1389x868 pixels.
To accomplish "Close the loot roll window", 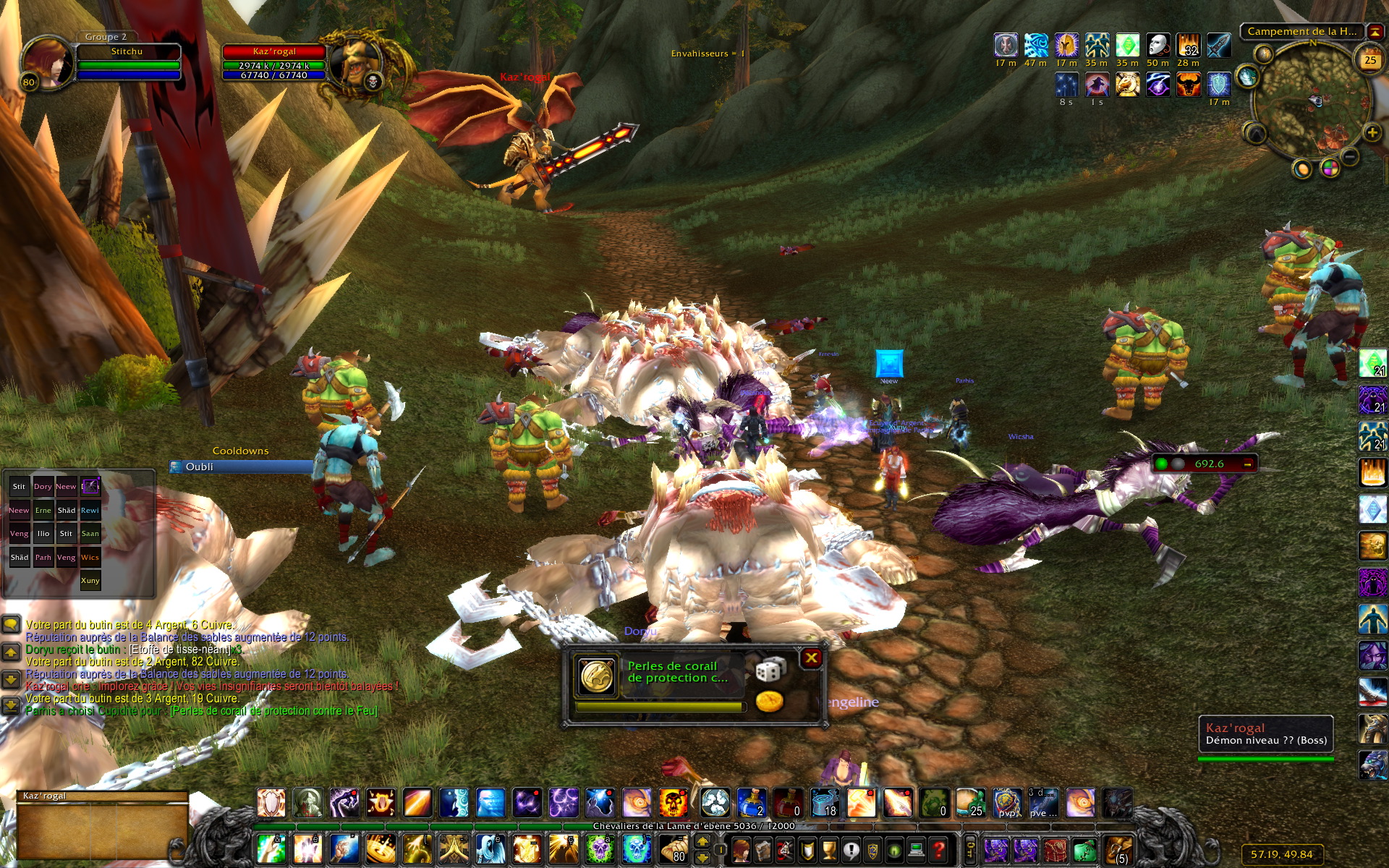I will pos(811,658).
